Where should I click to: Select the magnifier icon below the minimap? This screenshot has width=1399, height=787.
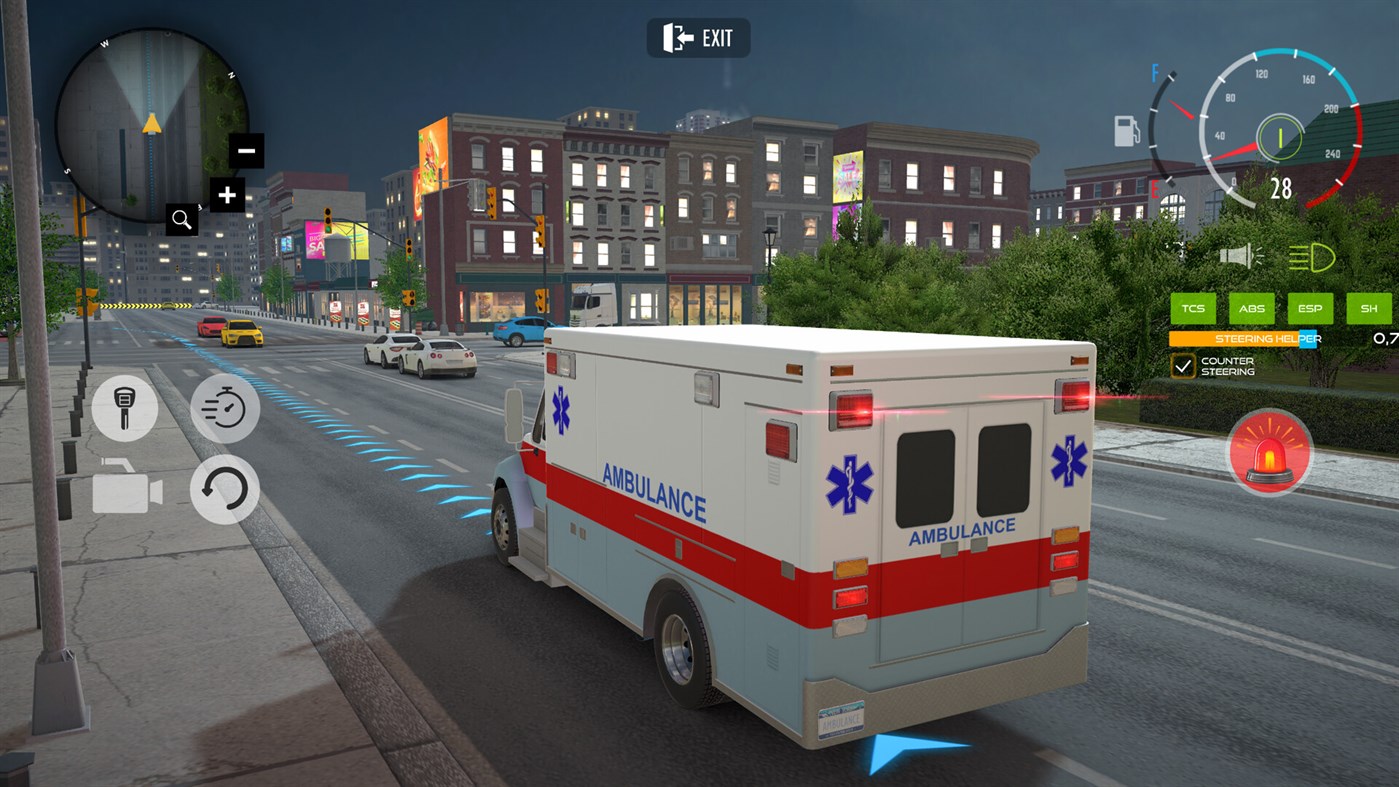(181, 218)
